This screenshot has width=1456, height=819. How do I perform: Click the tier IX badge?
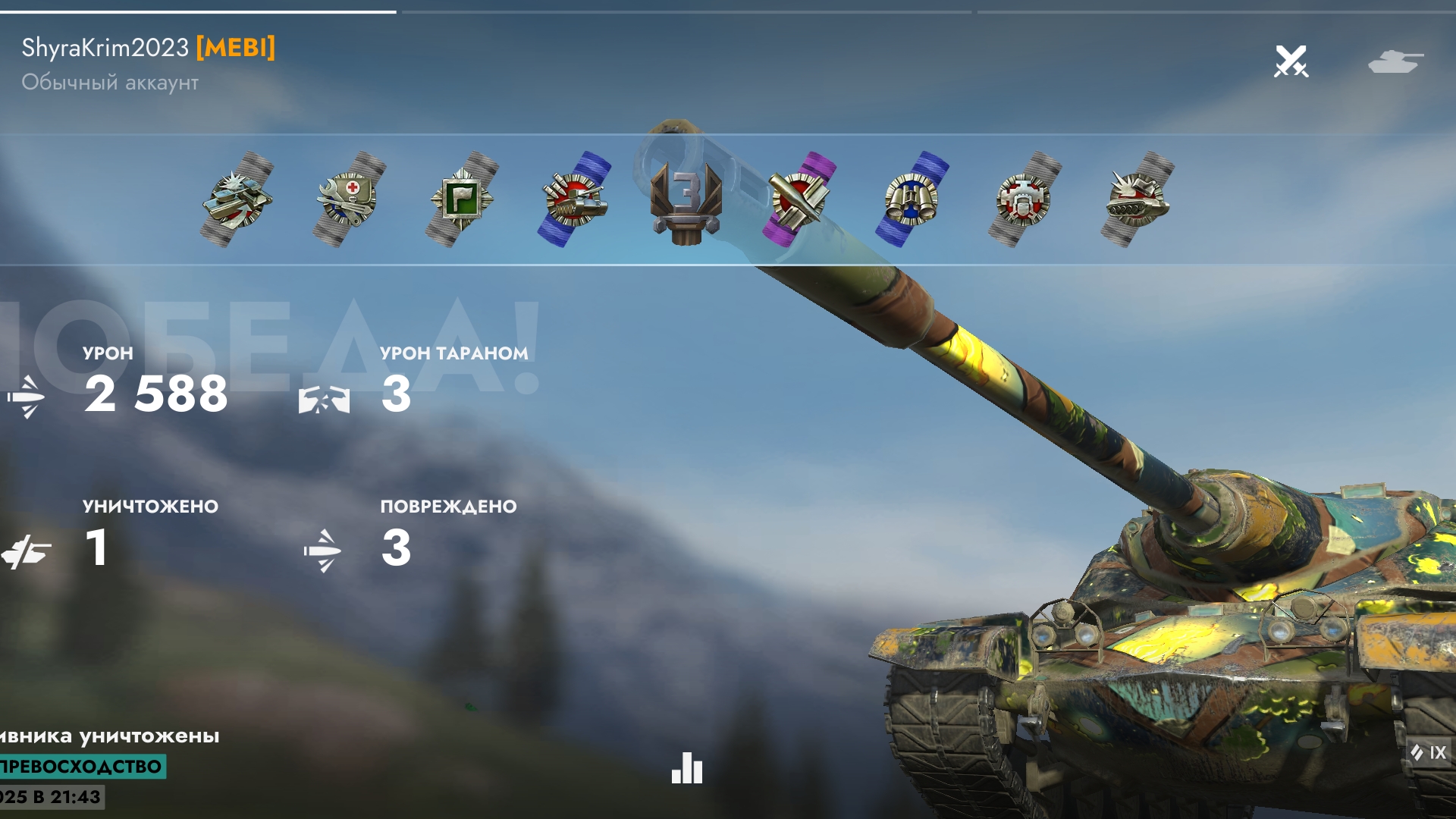coord(1429,752)
